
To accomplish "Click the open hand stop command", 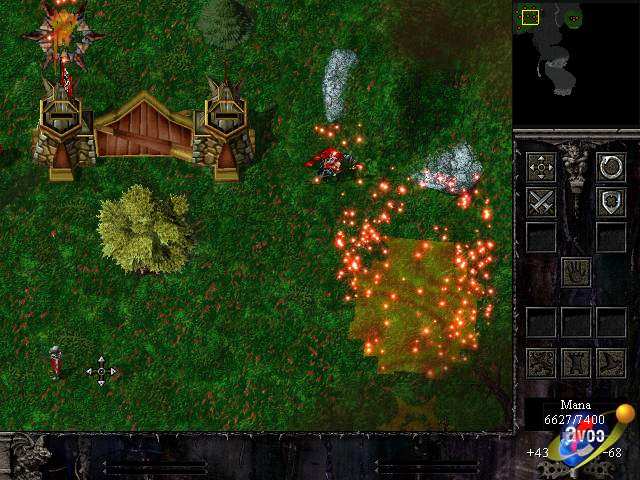I will pyautogui.click(x=575, y=271).
